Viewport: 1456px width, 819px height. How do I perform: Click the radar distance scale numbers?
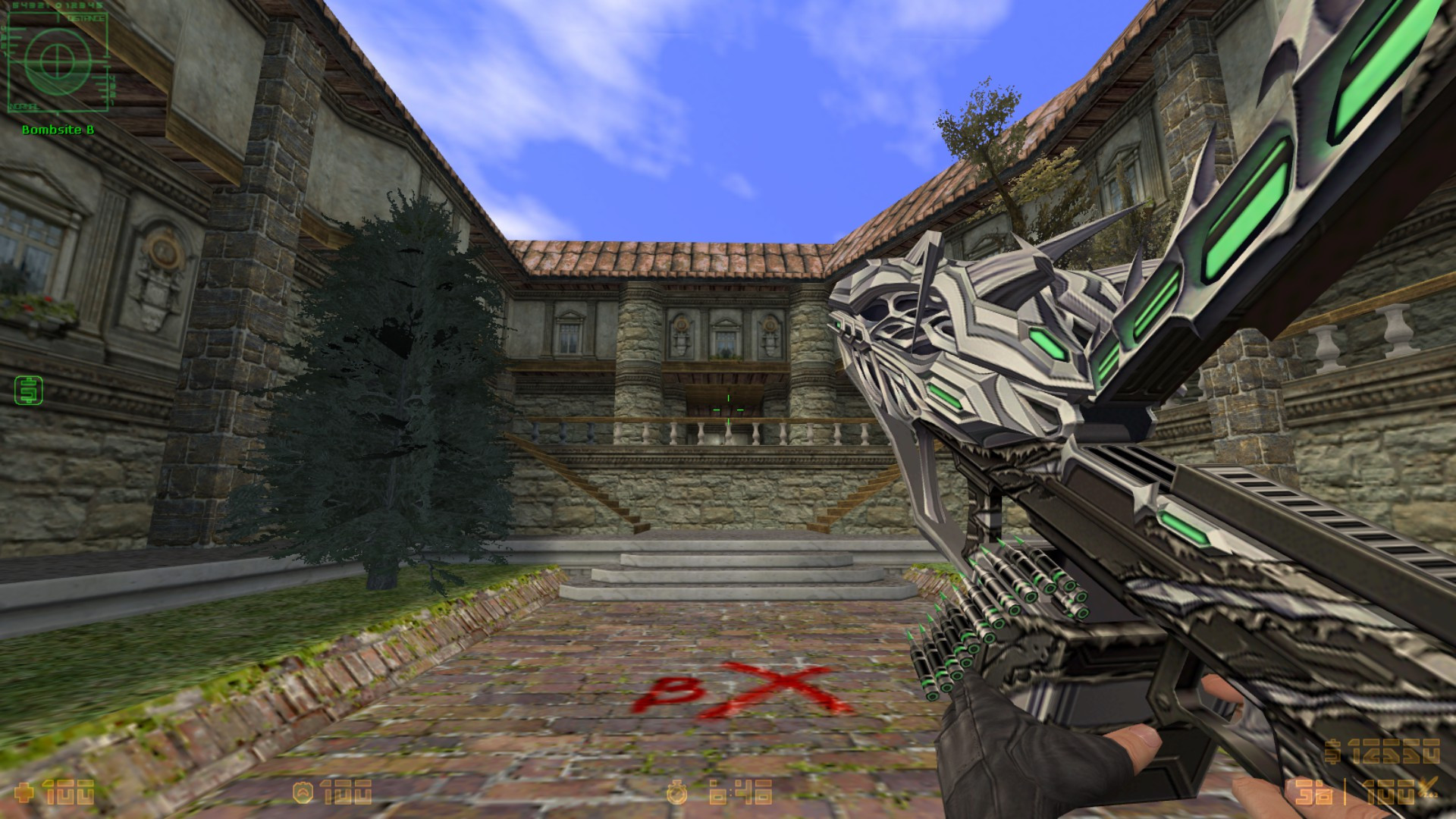click(56, 4)
